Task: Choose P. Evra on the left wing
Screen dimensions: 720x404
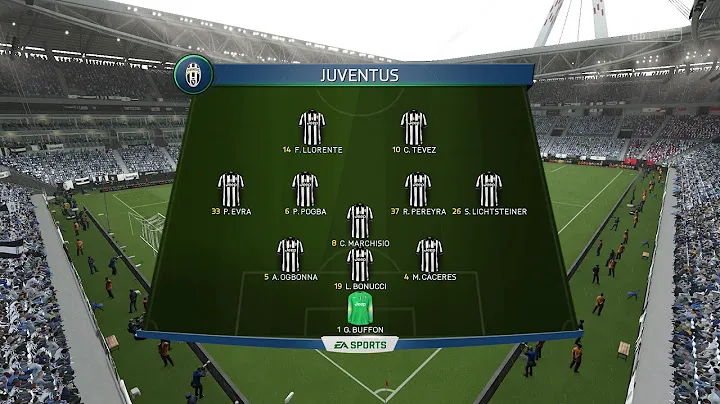Action: point(231,189)
